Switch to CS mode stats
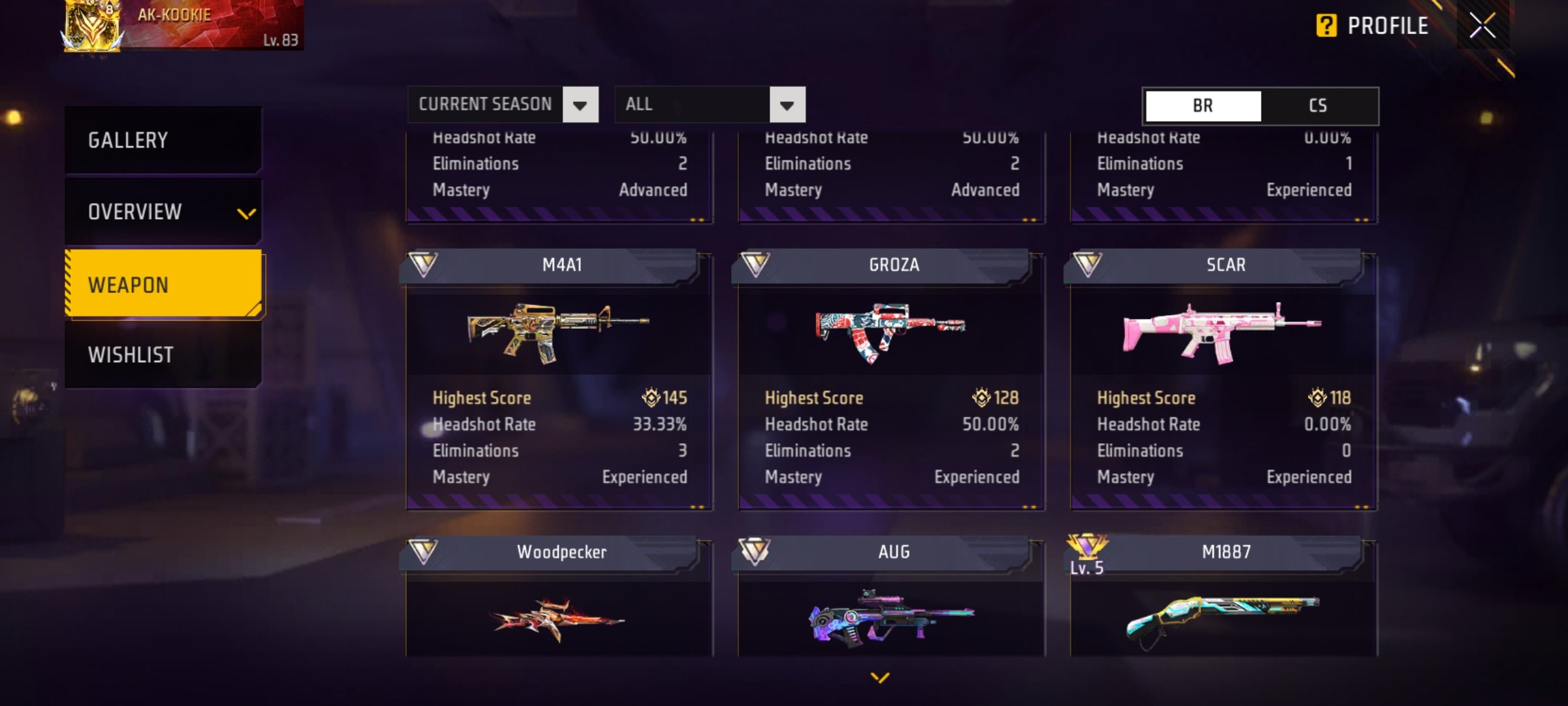1568x706 pixels. [1318, 106]
